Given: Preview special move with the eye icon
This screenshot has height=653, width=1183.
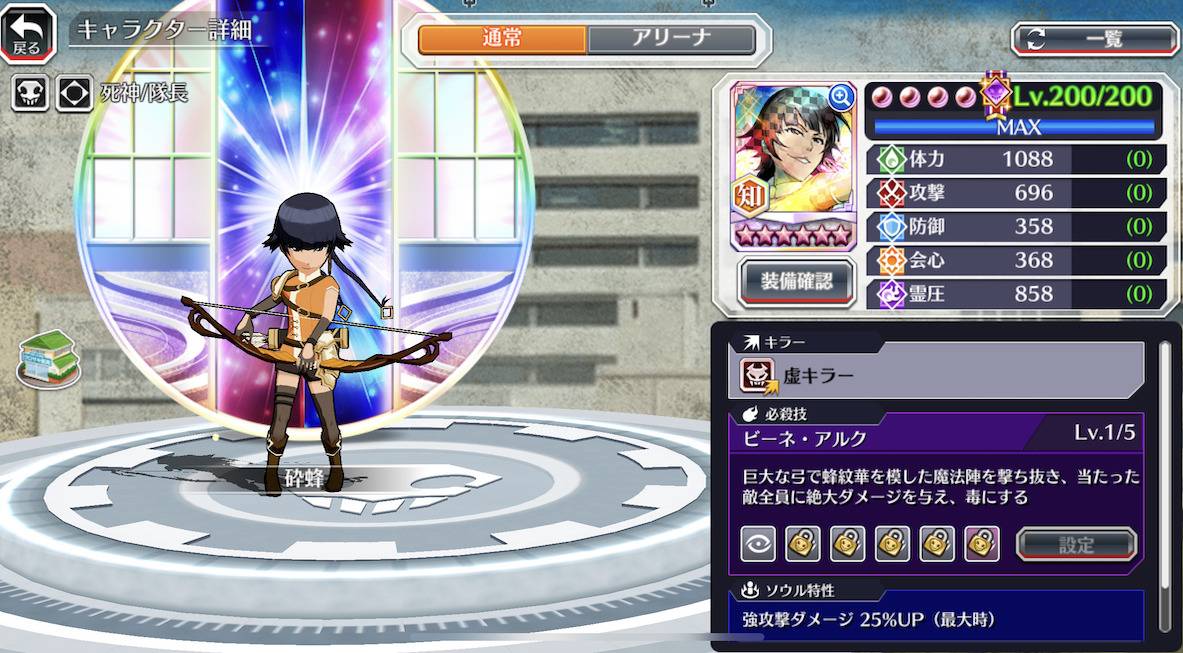Looking at the screenshot, I should click(x=758, y=544).
